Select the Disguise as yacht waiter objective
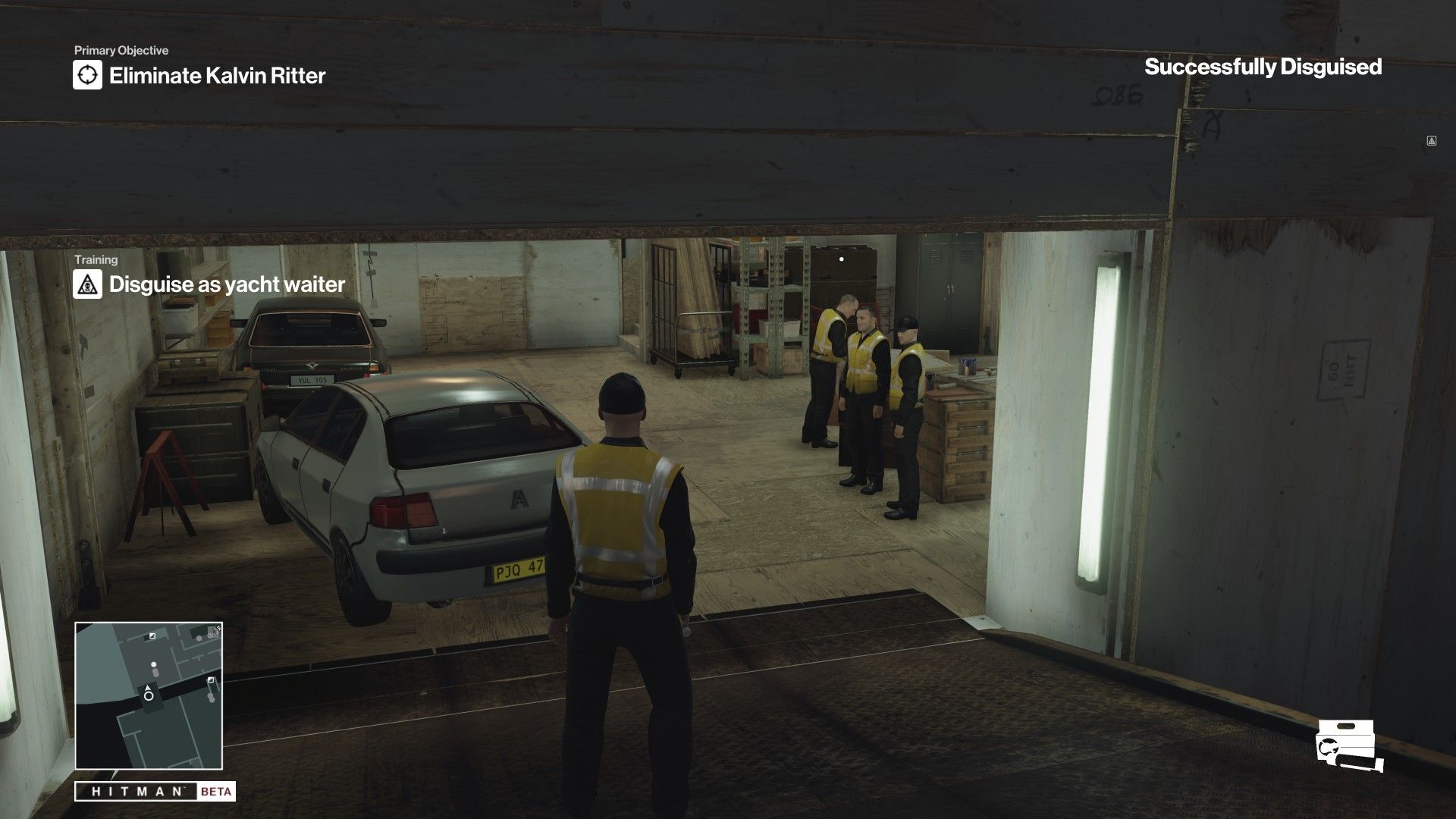Viewport: 1456px width, 819px height. [x=227, y=284]
